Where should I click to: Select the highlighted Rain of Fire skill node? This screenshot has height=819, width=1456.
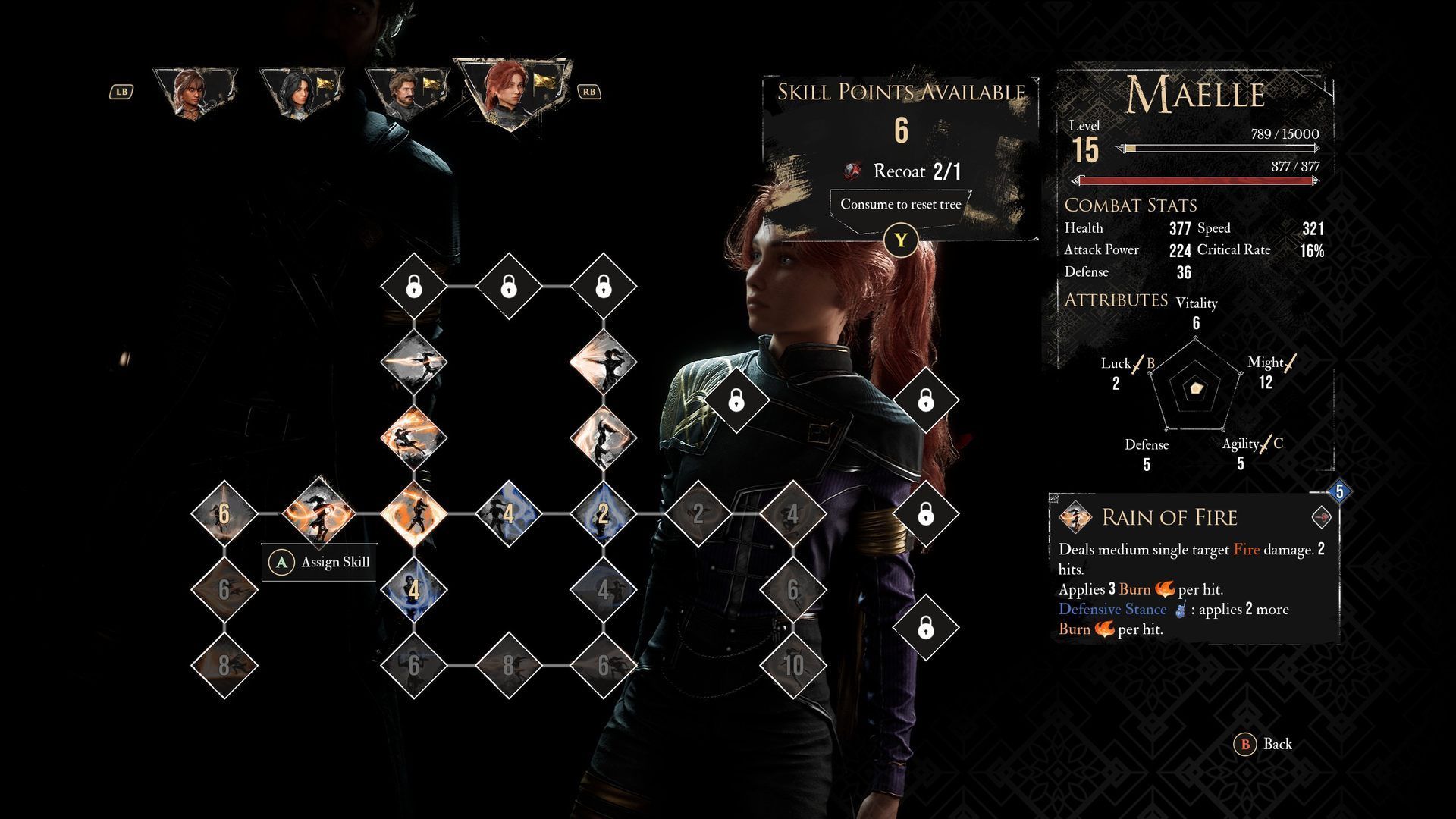coord(318,513)
